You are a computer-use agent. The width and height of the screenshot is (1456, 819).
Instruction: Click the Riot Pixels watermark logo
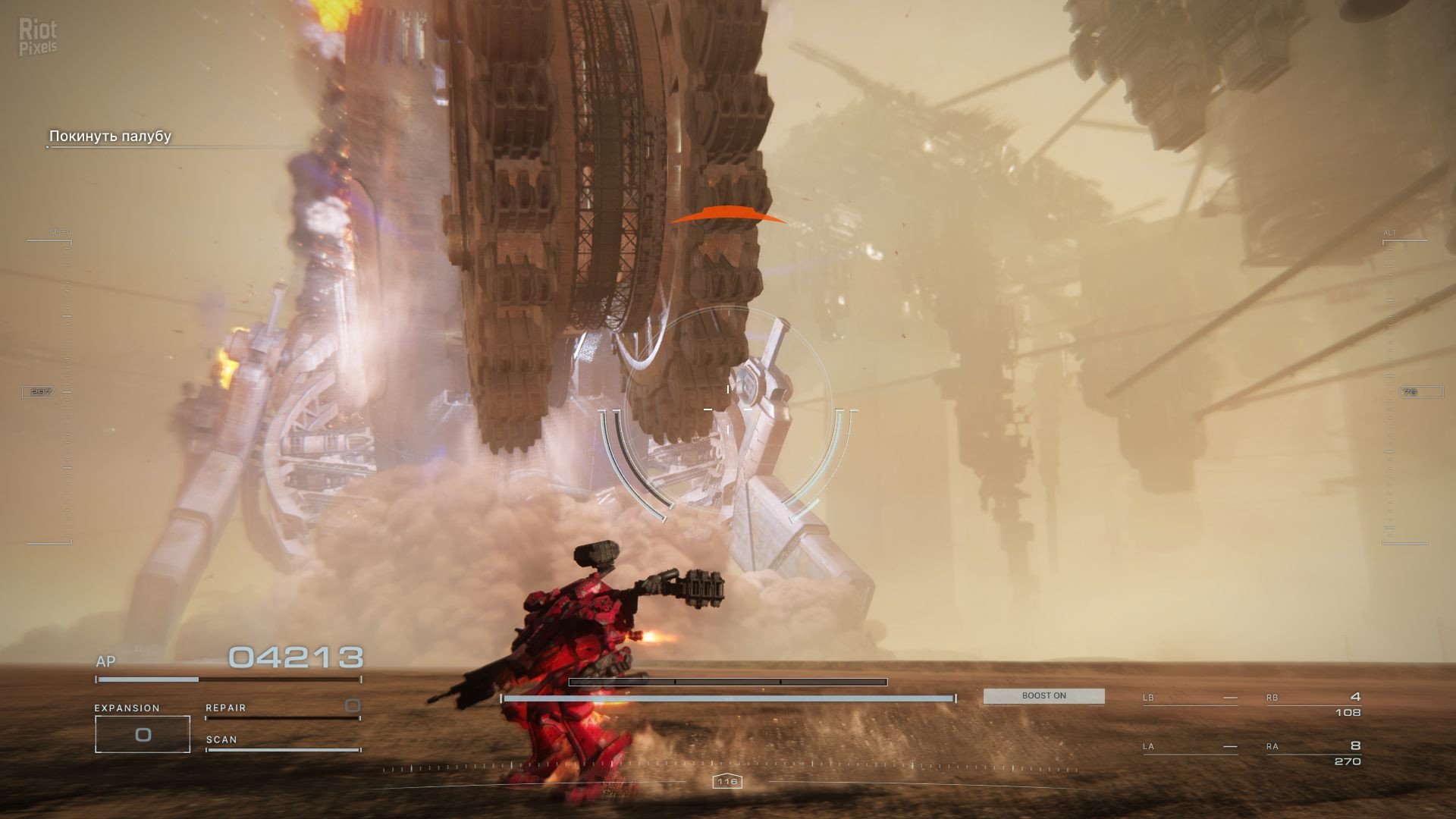[38, 38]
